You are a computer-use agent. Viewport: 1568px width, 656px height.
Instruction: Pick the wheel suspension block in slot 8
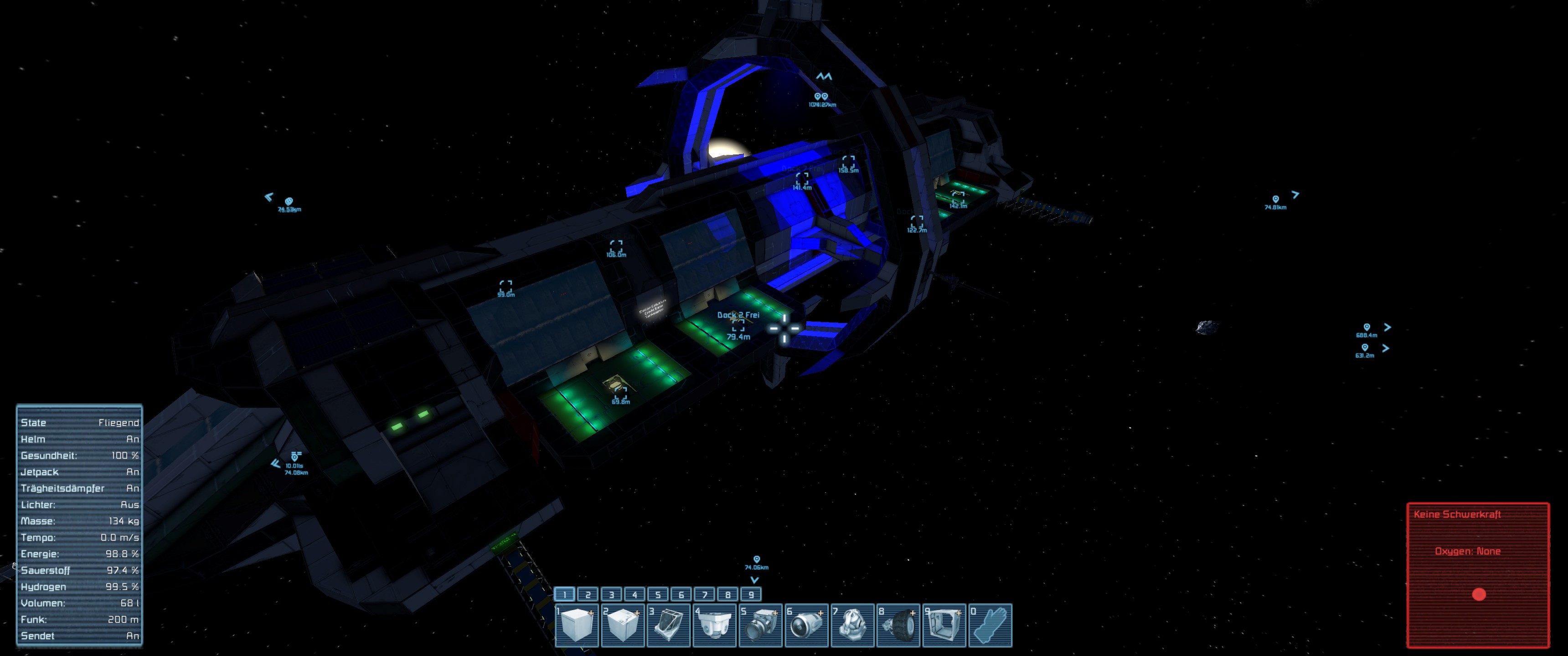coord(898,625)
